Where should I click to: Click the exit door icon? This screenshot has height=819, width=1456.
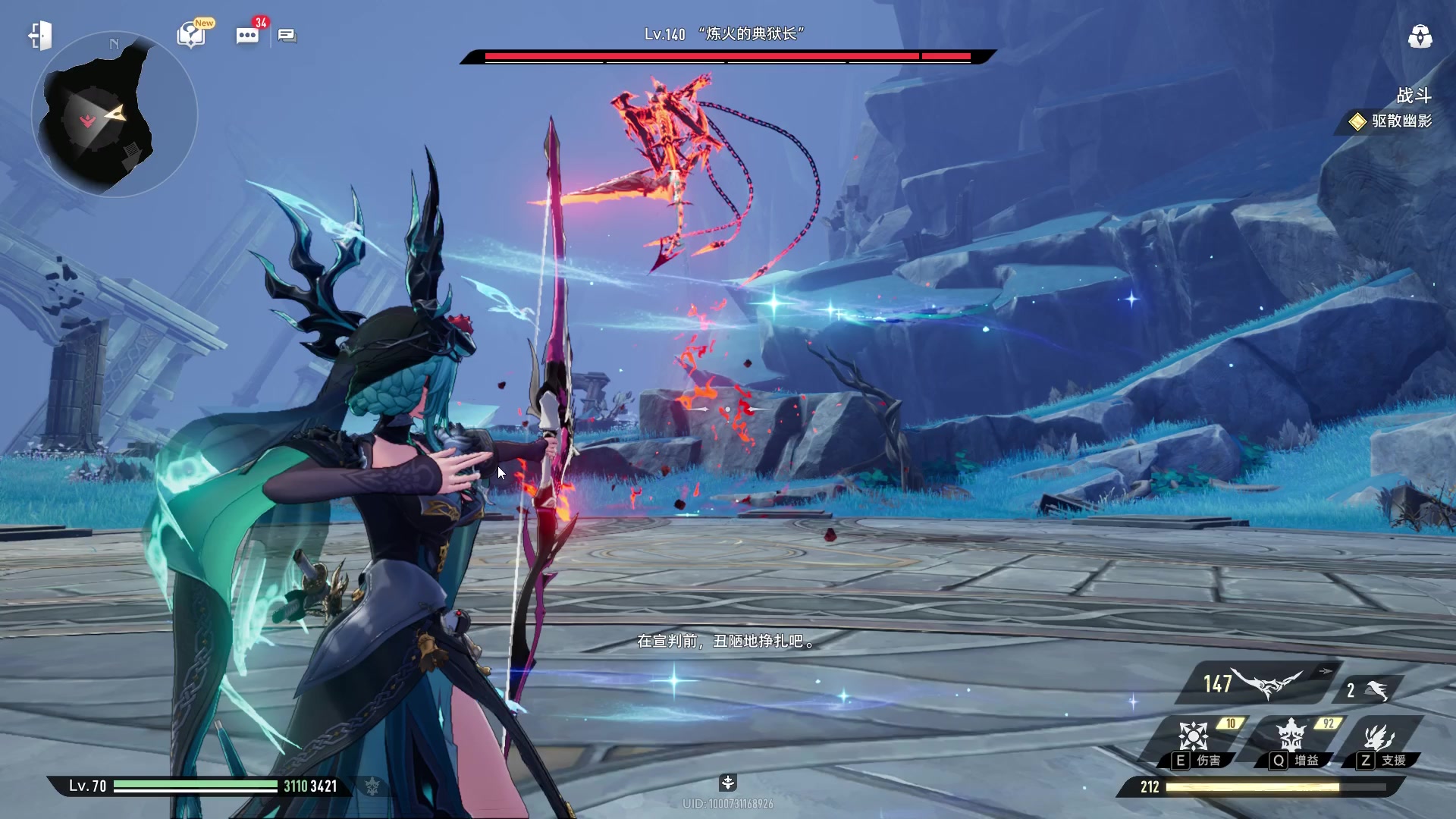point(40,36)
